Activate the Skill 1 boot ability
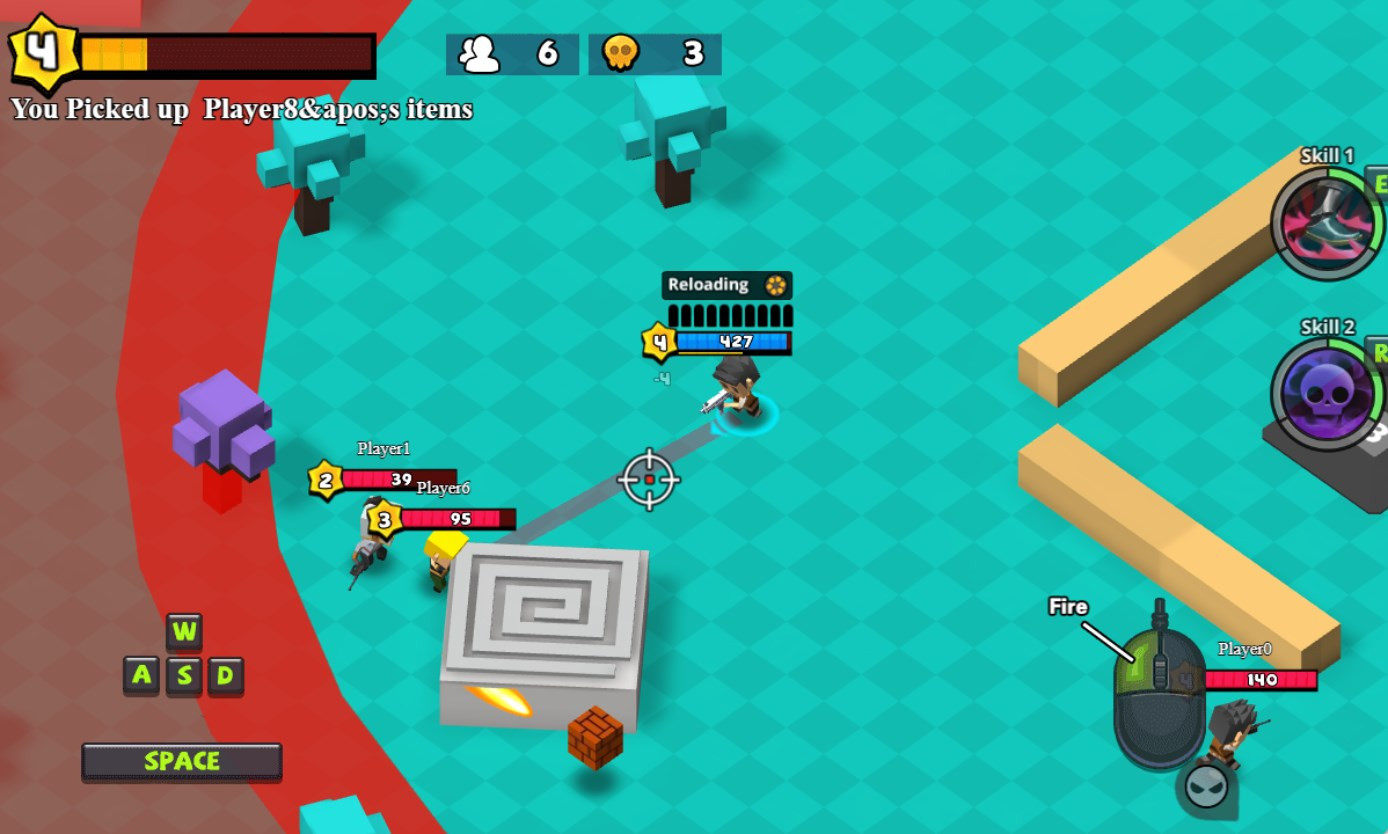This screenshot has width=1388, height=834. [x=1327, y=223]
